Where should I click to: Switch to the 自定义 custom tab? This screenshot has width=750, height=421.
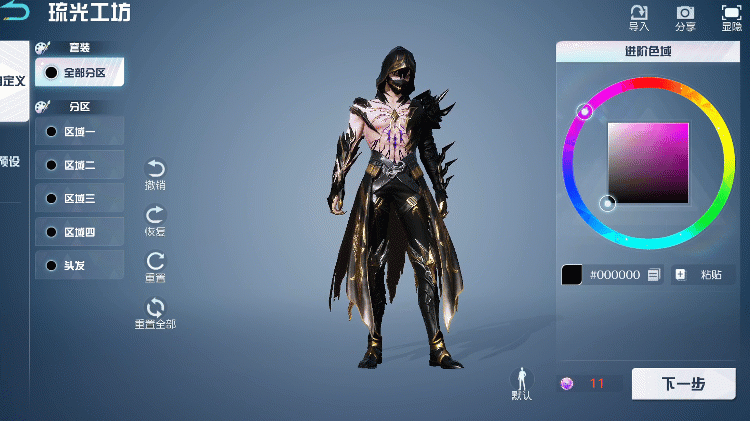pyautogui.click(x=13, y=81)
